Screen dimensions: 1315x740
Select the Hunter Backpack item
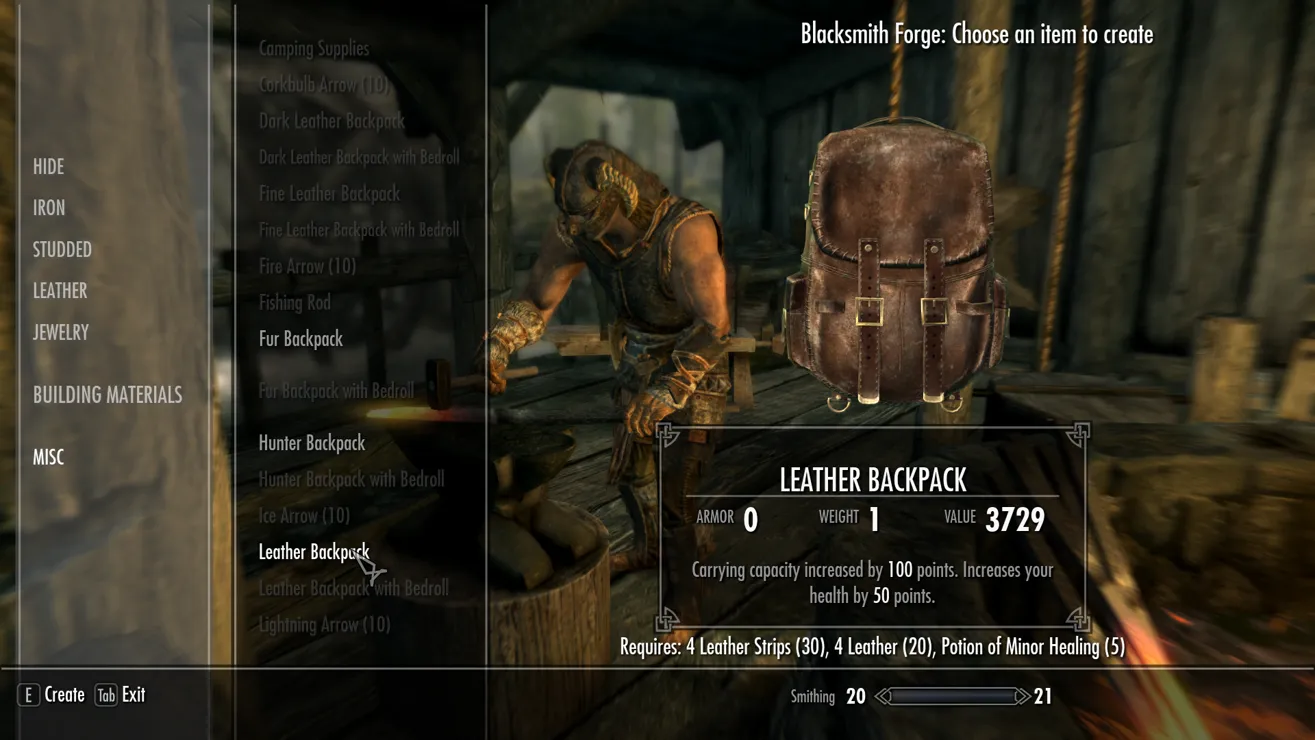click(x=312, y=443)
